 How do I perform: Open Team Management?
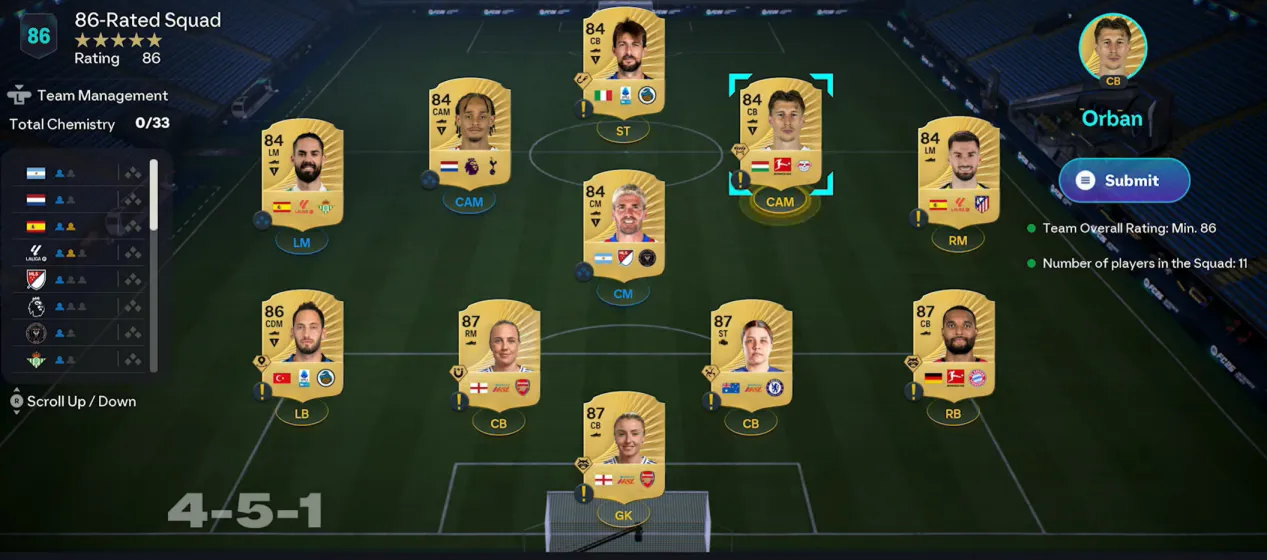tap(88, 96)
